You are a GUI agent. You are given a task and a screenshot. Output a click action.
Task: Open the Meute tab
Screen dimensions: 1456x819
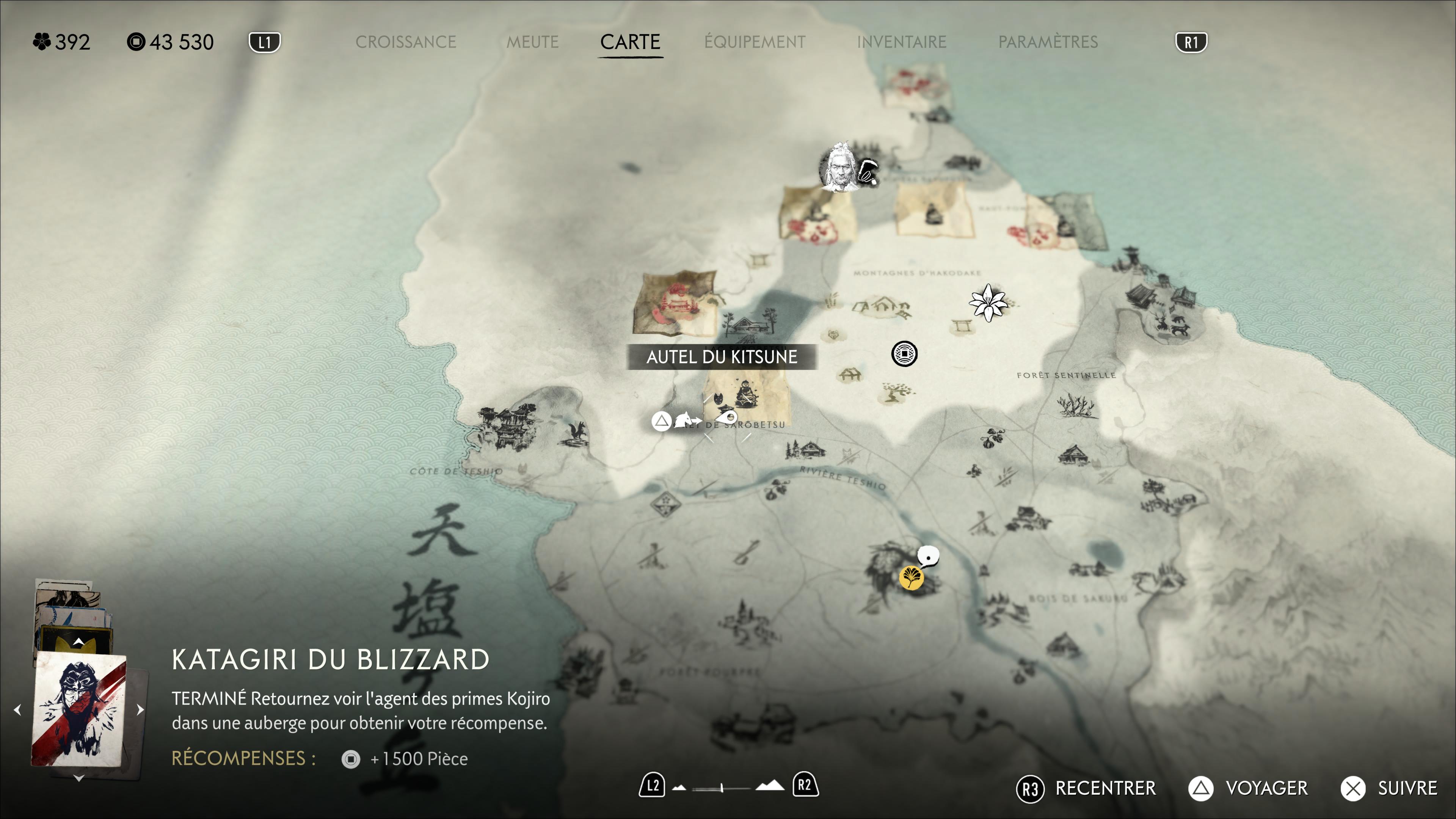532,42
